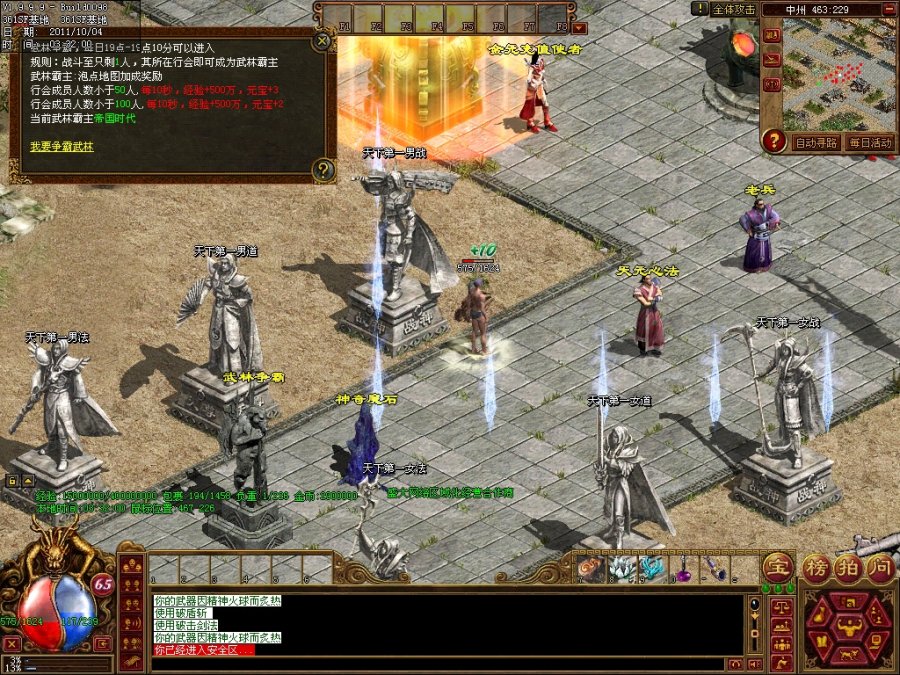Viewport: 900px width, 675px height.
Task: Select the purple potion in the quick slot
Action: pyautogui.click(x=683, y=570)
